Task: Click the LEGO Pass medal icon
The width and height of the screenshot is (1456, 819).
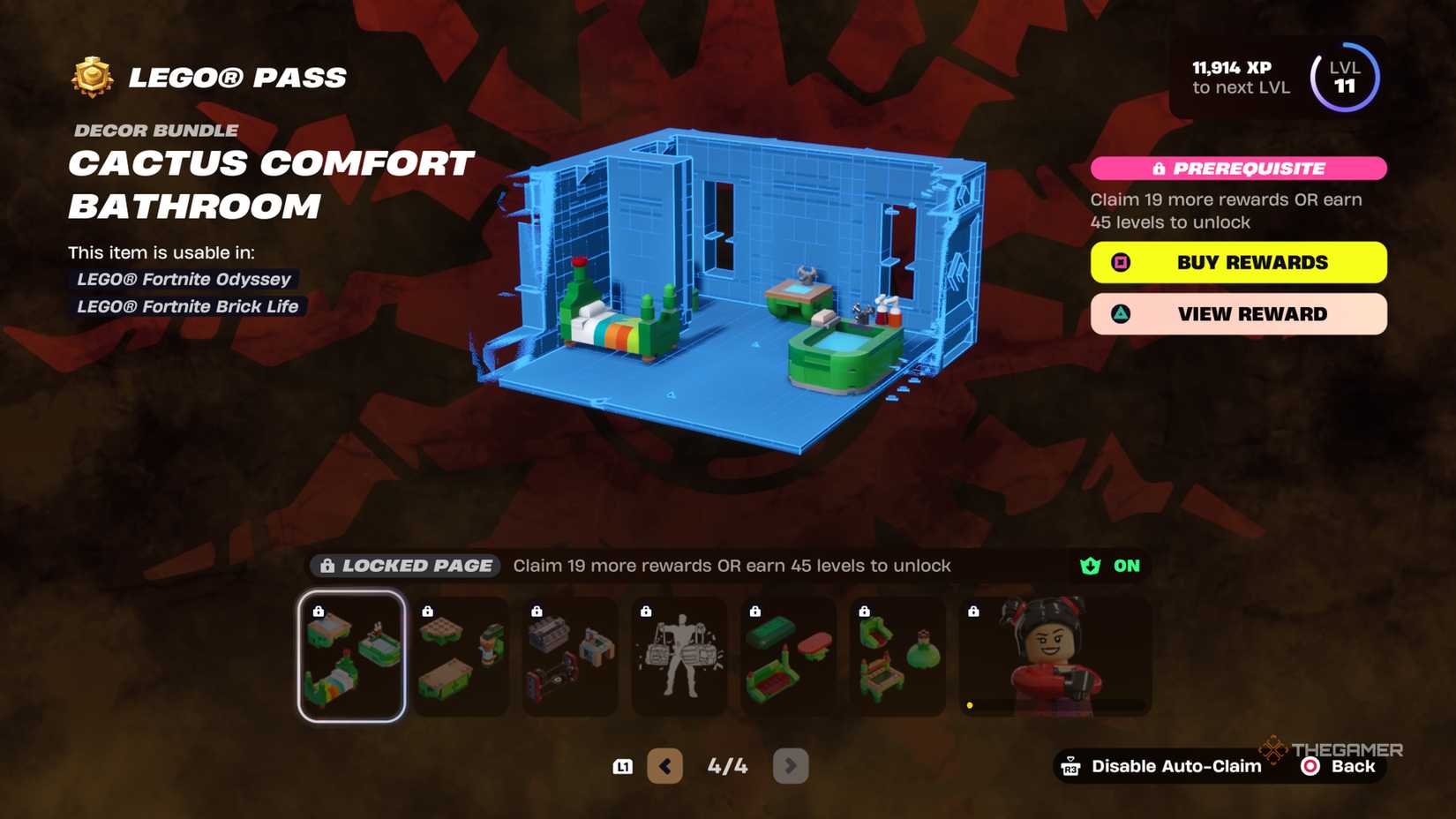Action: pos(92,77)
